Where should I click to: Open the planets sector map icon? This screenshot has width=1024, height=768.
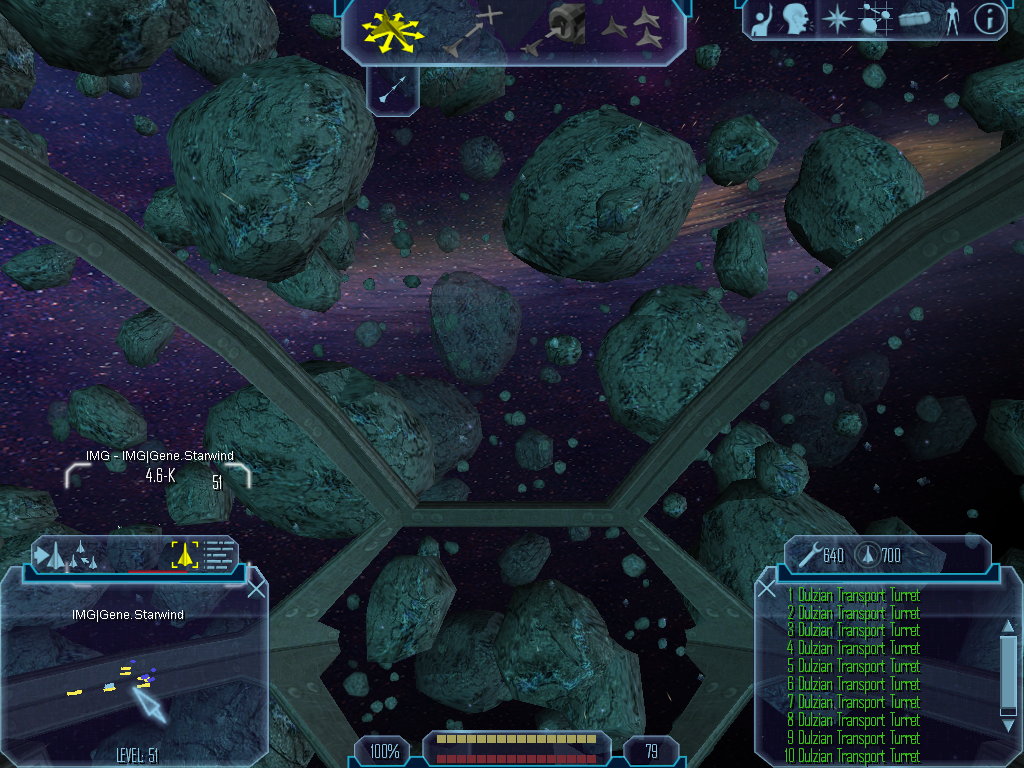874,19
